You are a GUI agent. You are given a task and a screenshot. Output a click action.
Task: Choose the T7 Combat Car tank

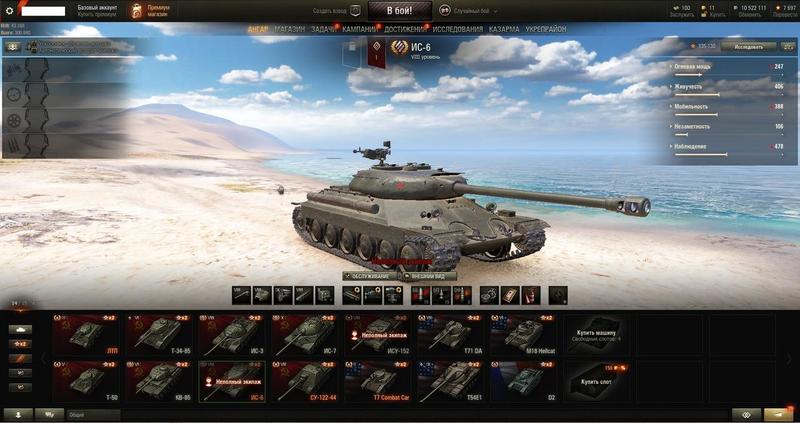coord(379,382)
